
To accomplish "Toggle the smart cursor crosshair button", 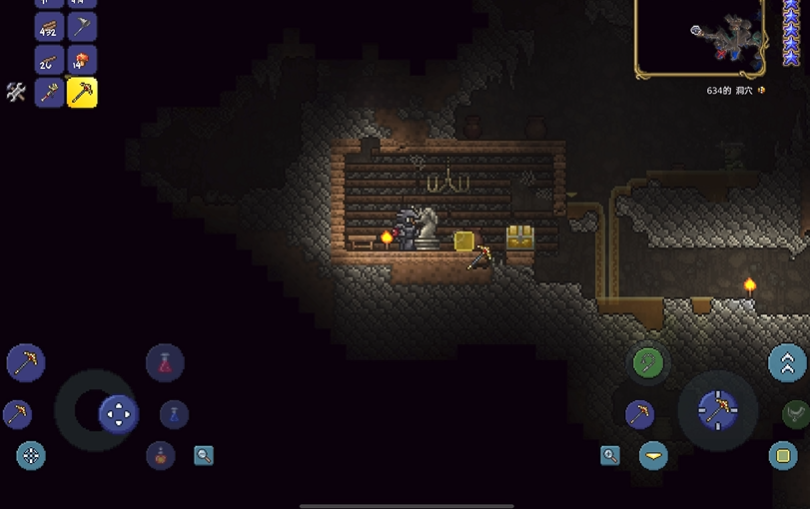I will (31, 456).
